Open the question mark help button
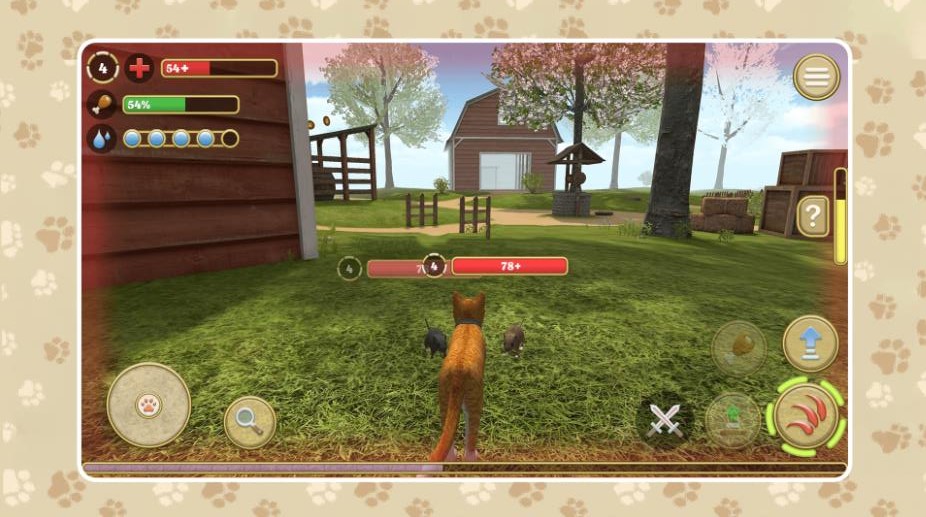 [x=812, y=216]
